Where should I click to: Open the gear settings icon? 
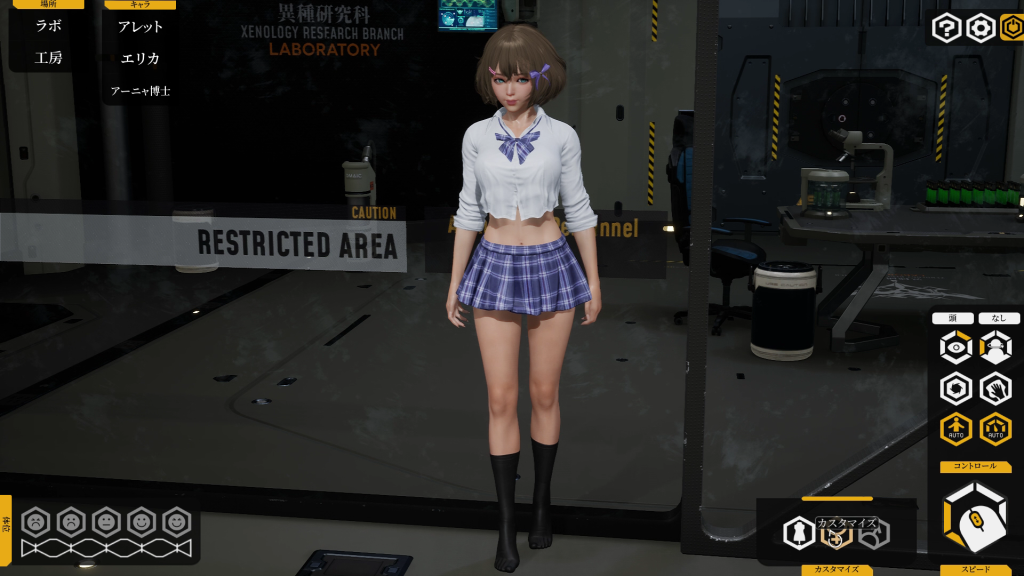point(980,28)
